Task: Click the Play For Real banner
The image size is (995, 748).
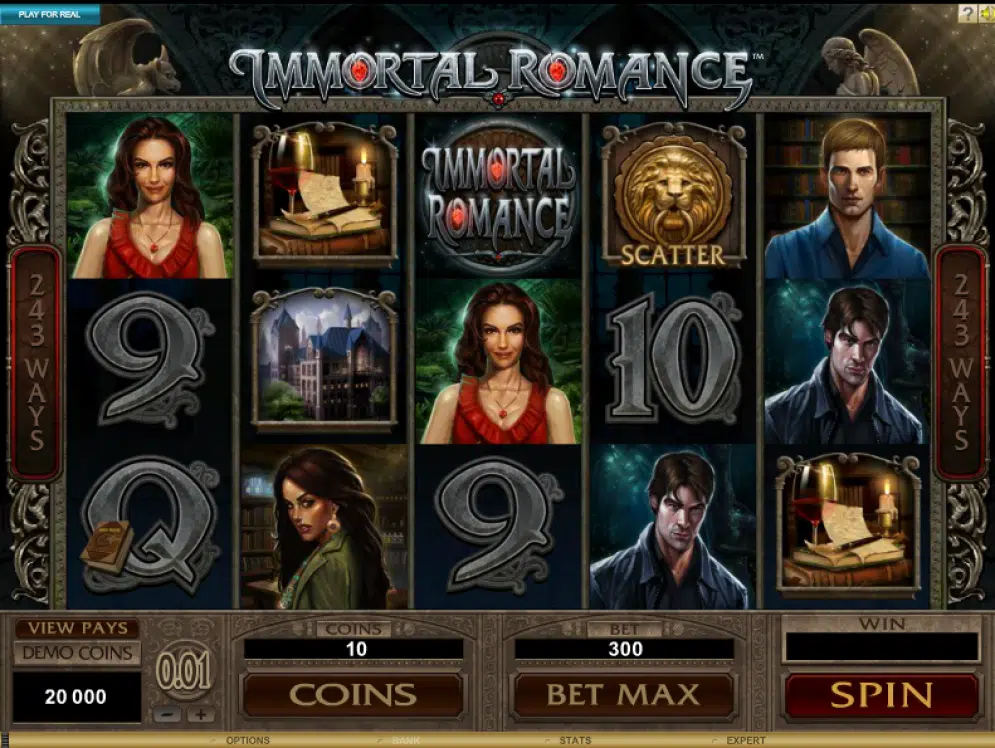Action: tap(50, 14)
